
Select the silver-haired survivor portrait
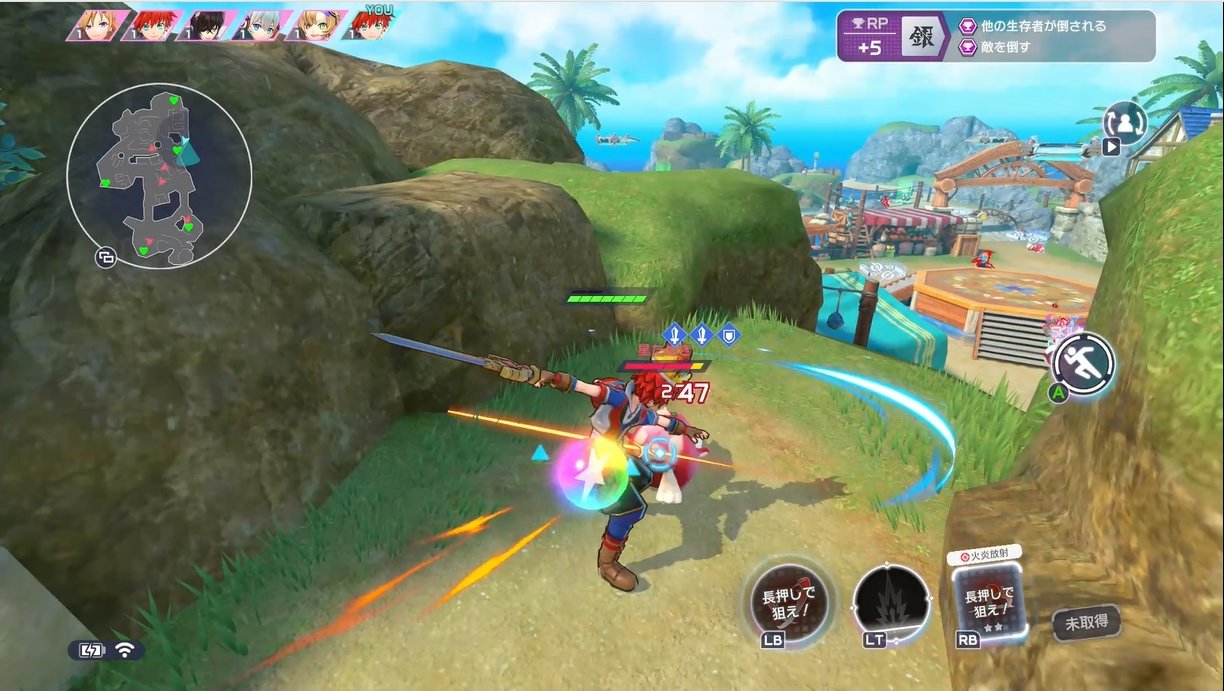coord(260,25)
